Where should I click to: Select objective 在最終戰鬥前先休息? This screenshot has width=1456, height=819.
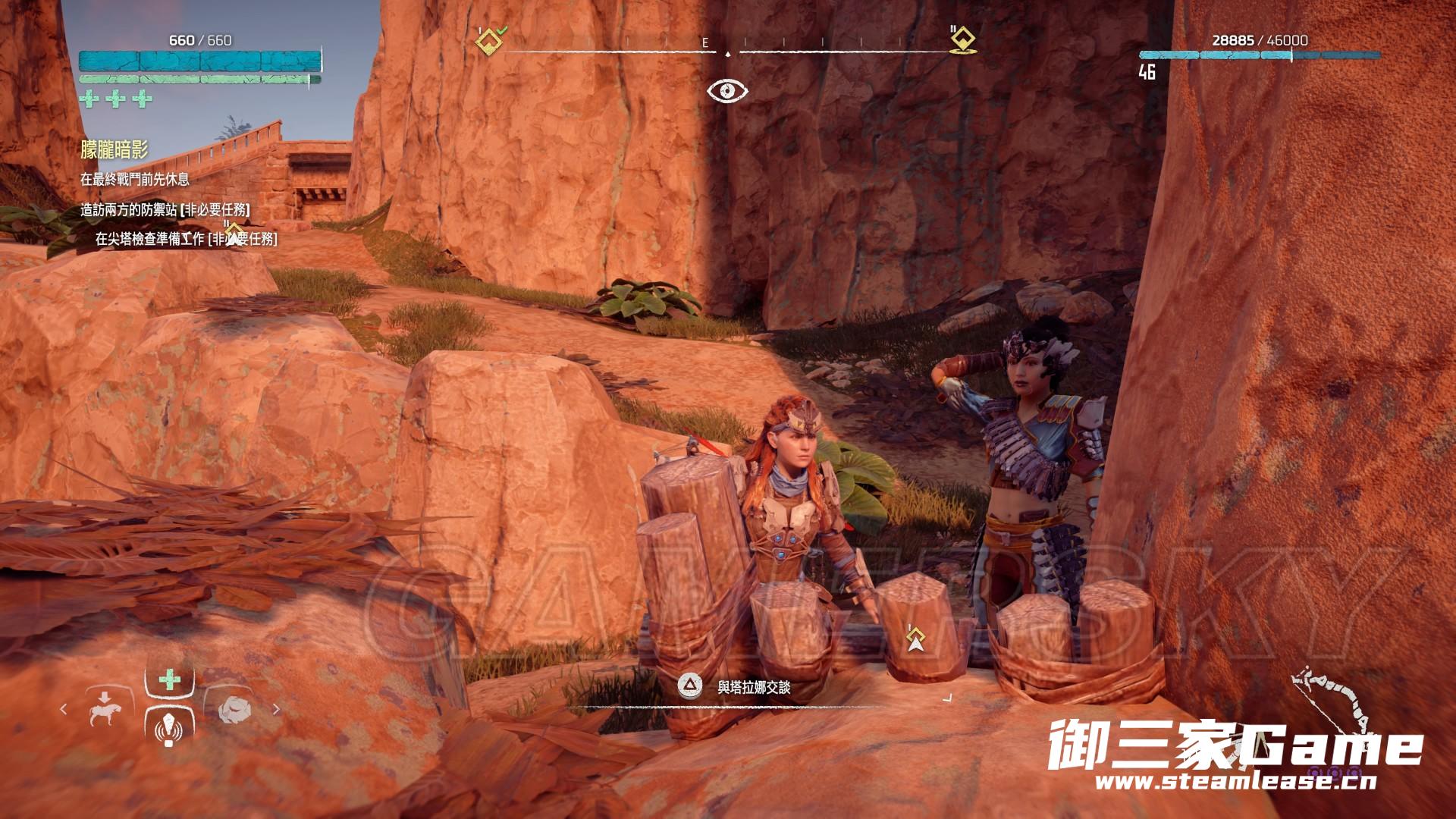tap(135, 180)
